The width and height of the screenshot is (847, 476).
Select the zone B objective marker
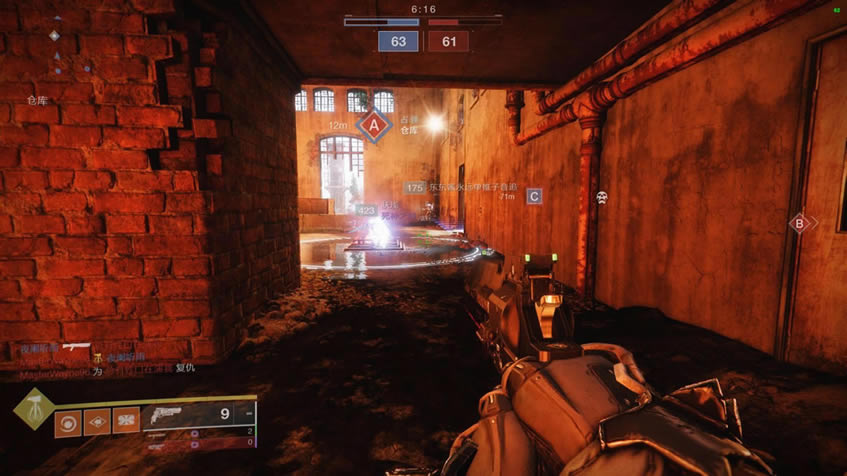798,223
